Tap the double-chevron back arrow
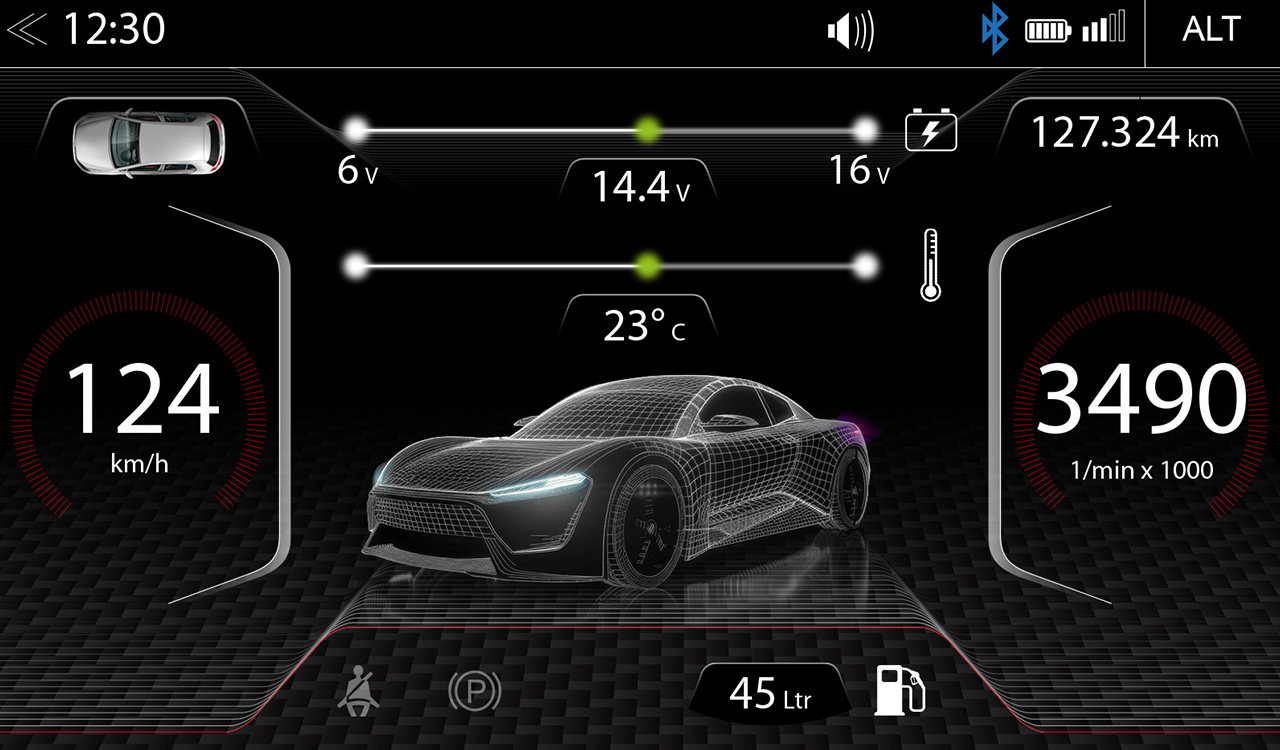Image resolution: width=1280 pixels, height=750 pixels. (26, 31)
